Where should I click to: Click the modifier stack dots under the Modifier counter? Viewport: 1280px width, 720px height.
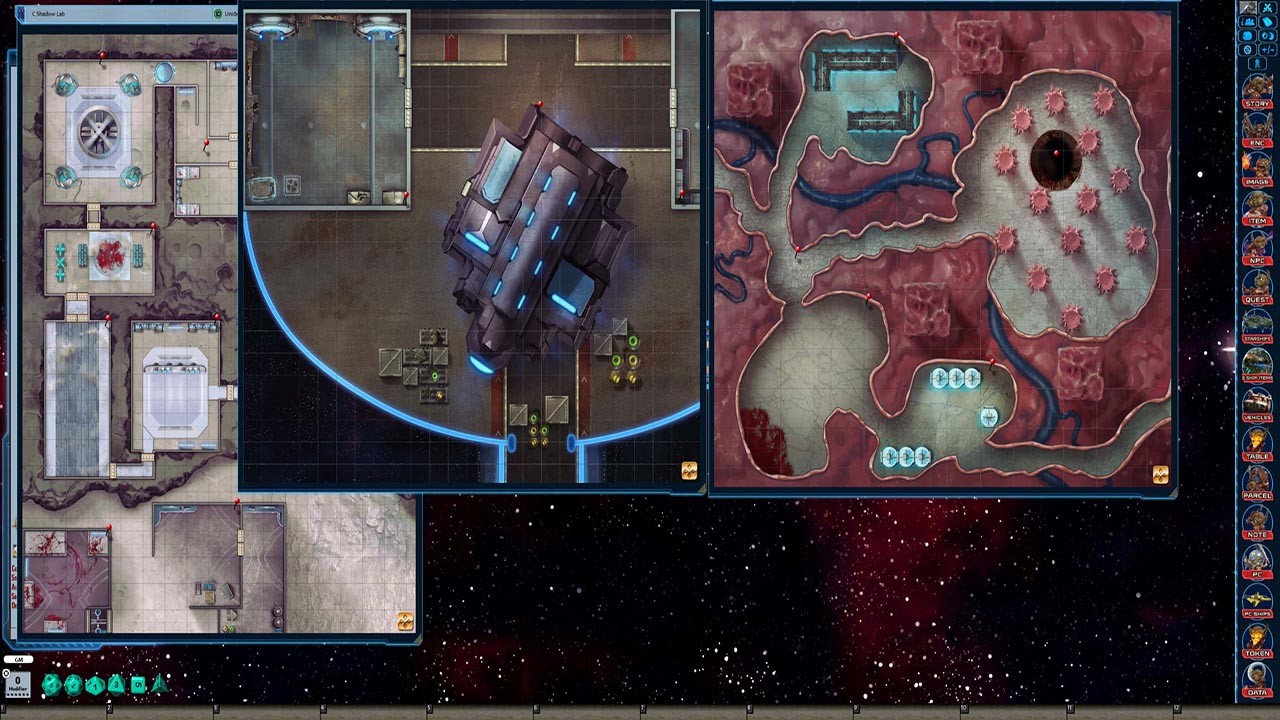tap(16, 694)
